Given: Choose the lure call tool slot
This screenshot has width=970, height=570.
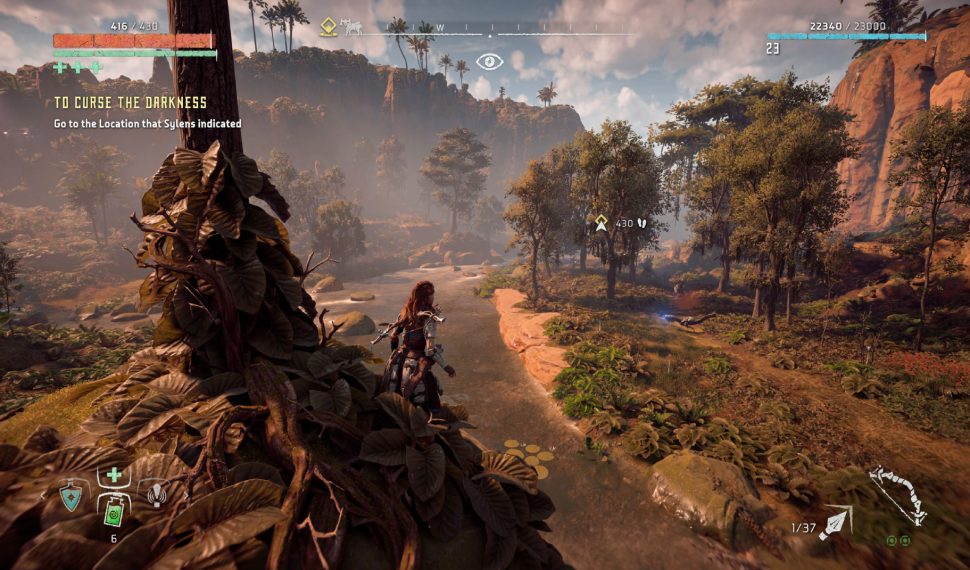Looking at the screenshot, I should 157,494.
